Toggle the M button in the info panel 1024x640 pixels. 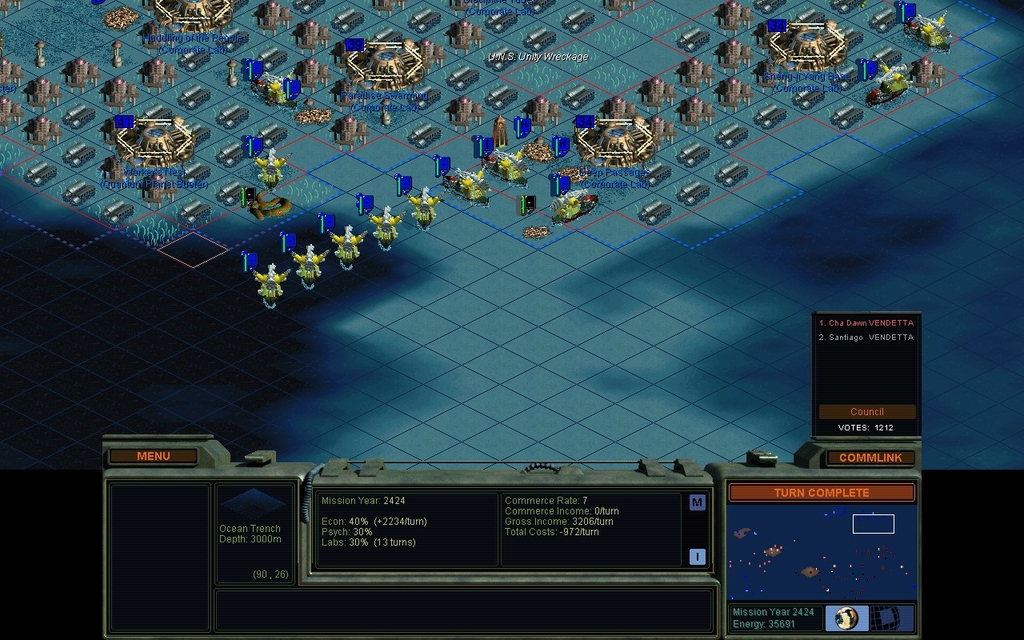pos(697,502)
